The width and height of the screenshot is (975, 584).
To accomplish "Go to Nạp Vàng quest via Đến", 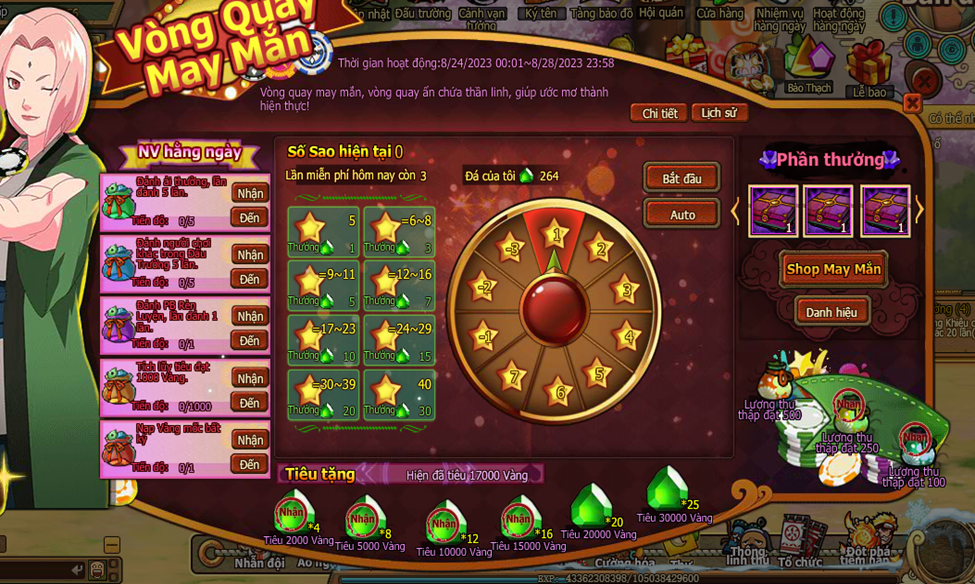I will pos(249,464).
